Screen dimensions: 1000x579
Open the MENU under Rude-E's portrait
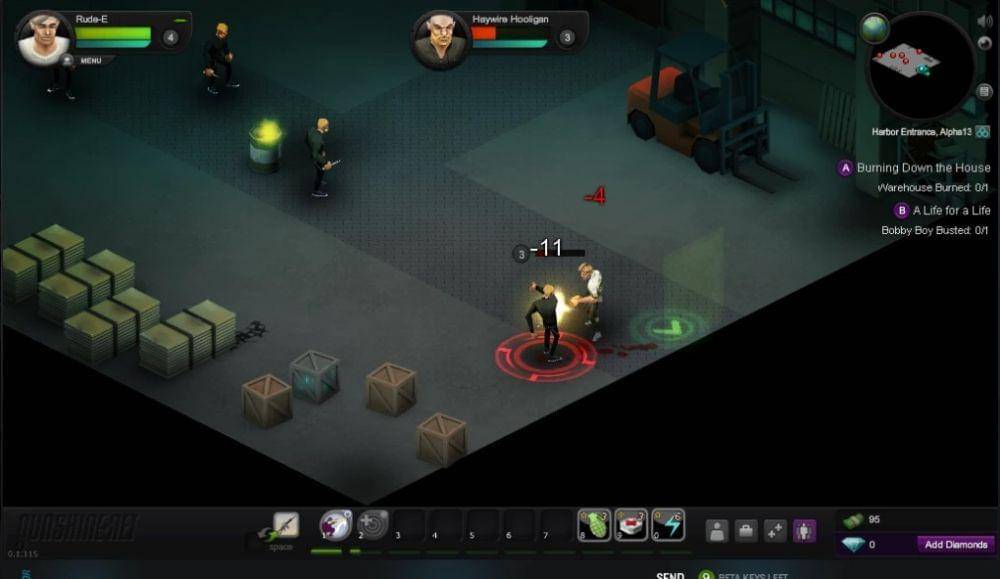[x=89, y=61]
